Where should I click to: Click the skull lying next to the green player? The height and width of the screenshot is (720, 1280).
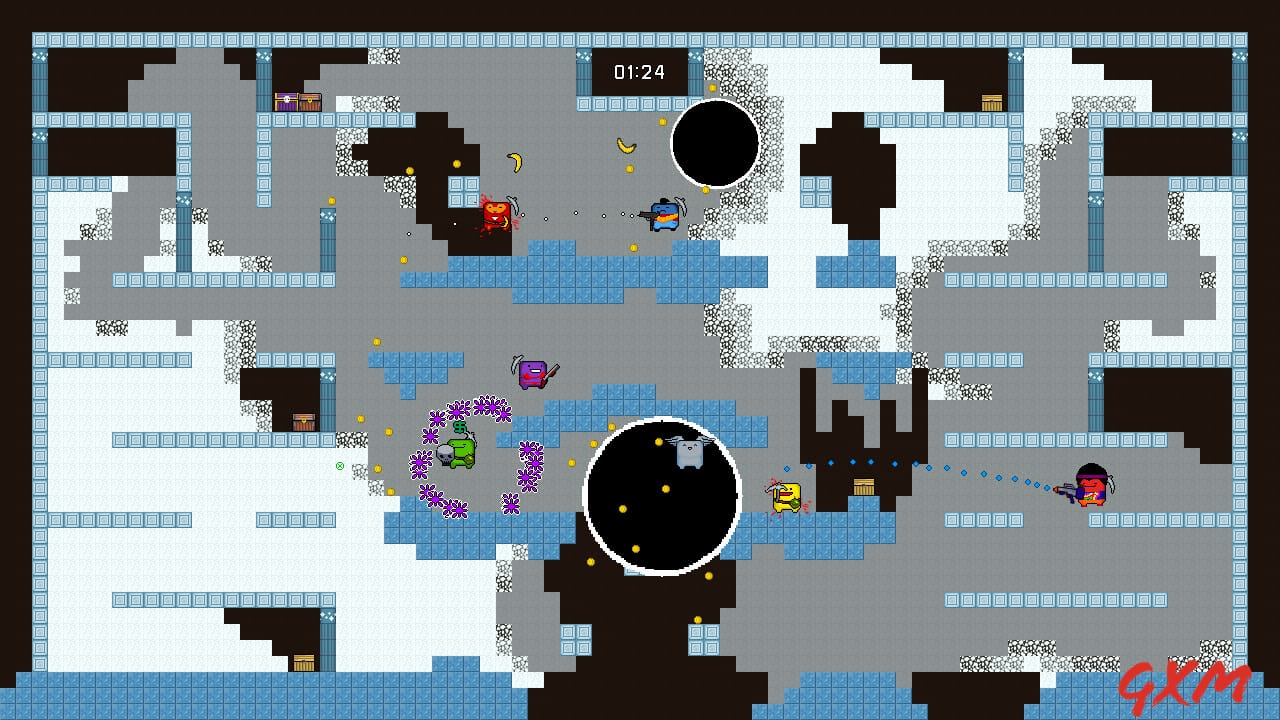[x=446, y=456]
